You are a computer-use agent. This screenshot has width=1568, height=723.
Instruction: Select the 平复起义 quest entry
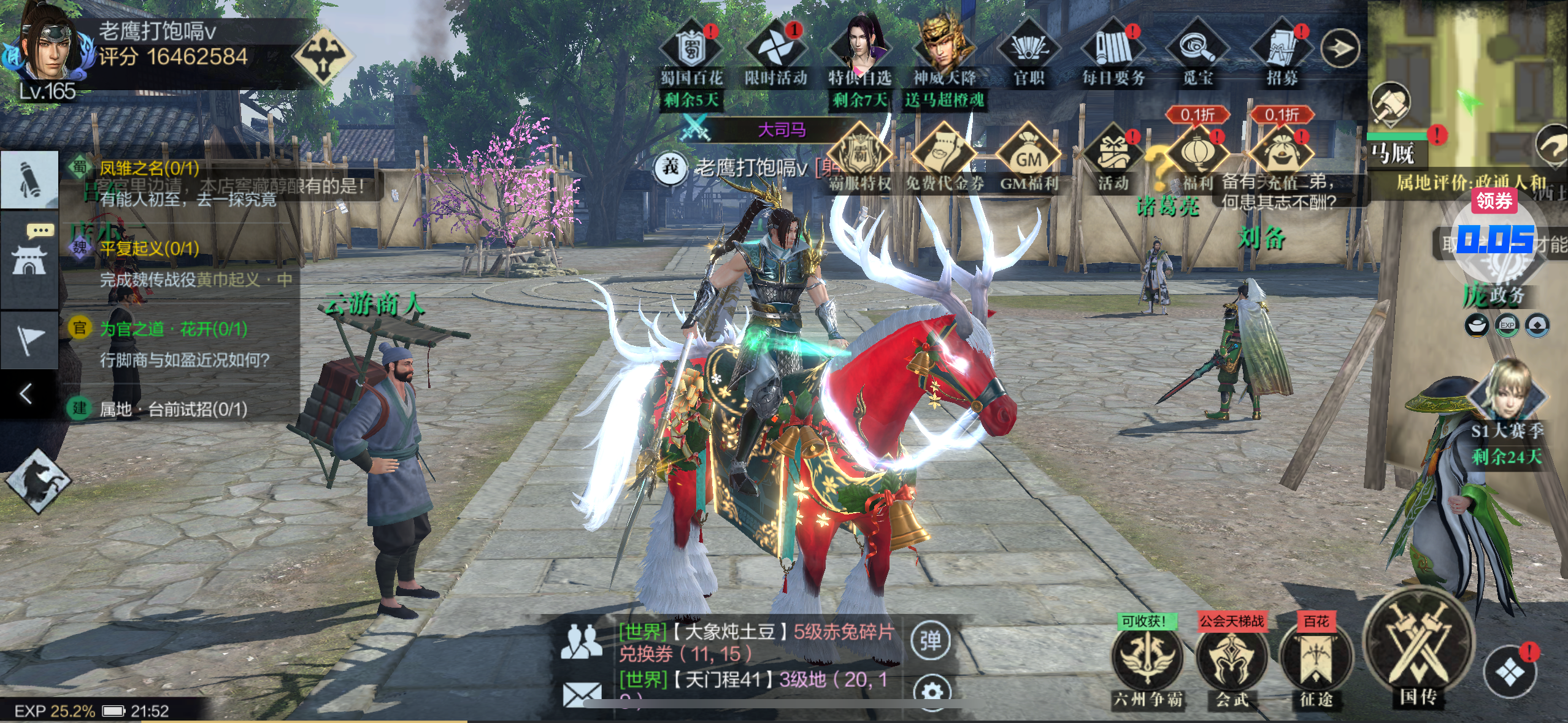[x=149, y=248]
